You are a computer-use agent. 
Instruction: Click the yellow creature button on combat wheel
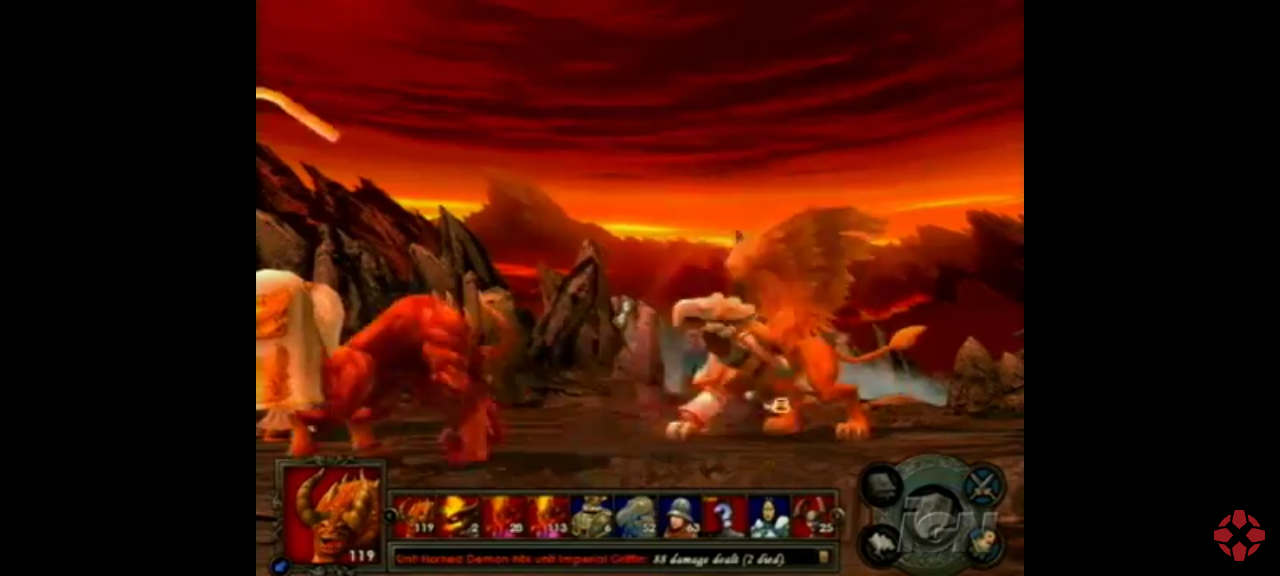(984, 544)
